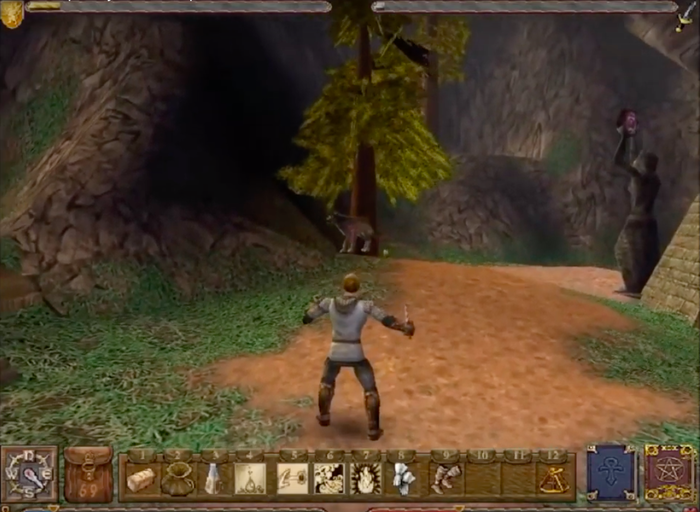Click the compass in the corner
Viewport: 700px width, 512px height.
click(29, 474)
